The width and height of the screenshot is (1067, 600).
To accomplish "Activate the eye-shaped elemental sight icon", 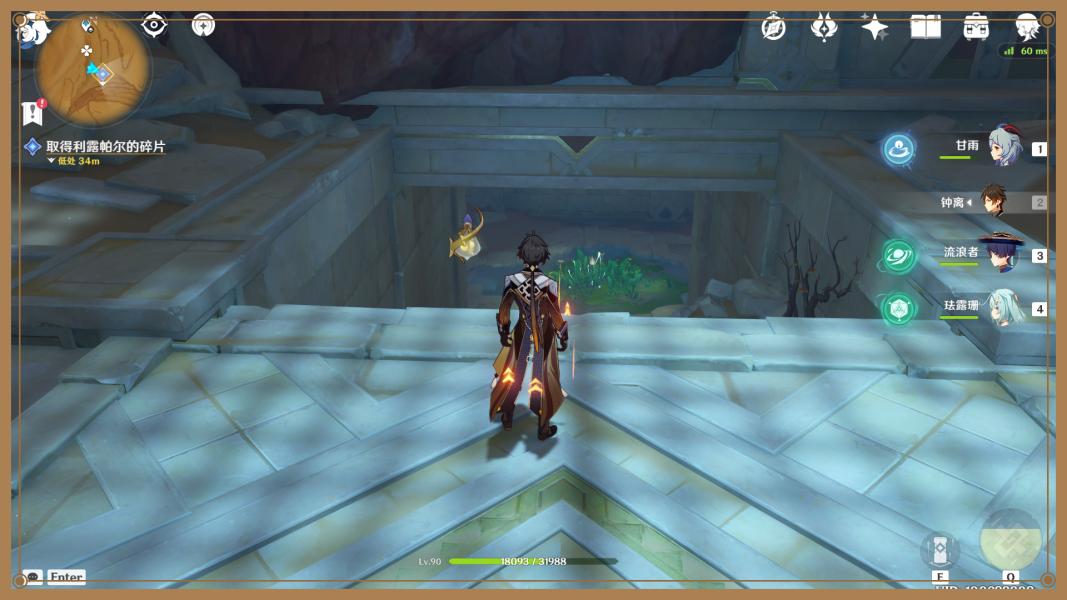I will pyautogui.click(x=154, y=25).
